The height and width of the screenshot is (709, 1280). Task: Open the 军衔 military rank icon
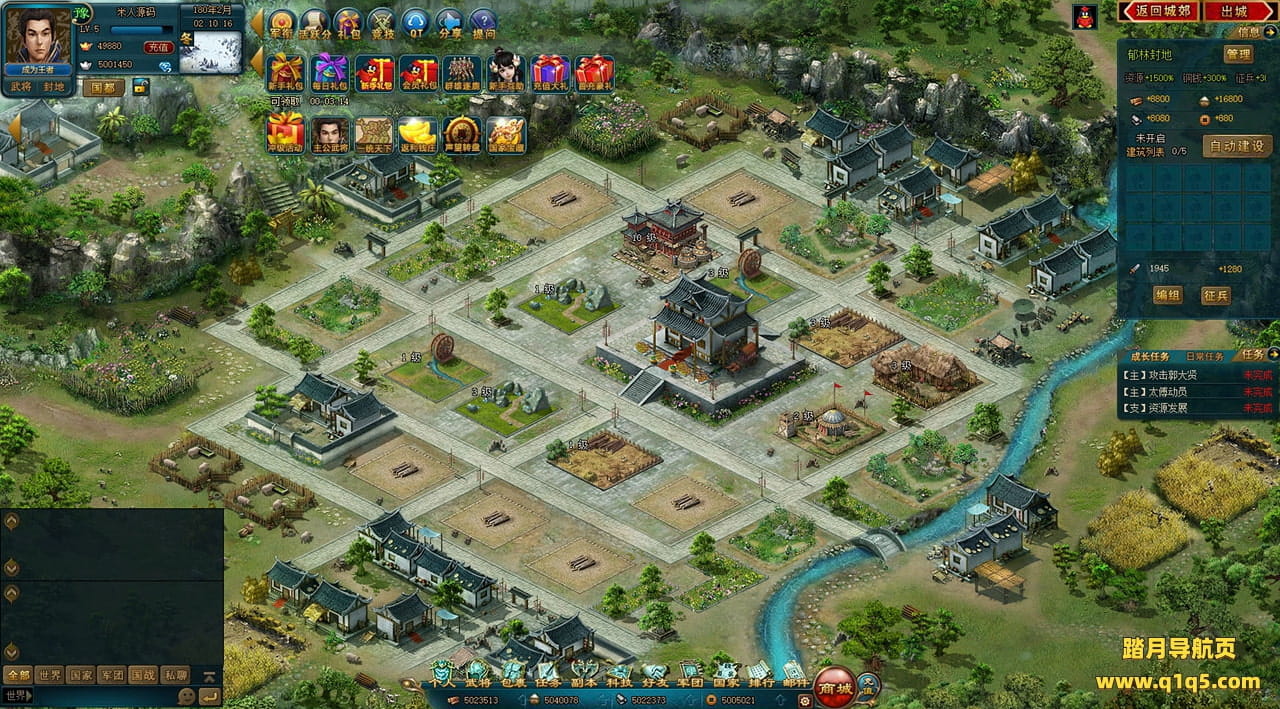[282, 24]
